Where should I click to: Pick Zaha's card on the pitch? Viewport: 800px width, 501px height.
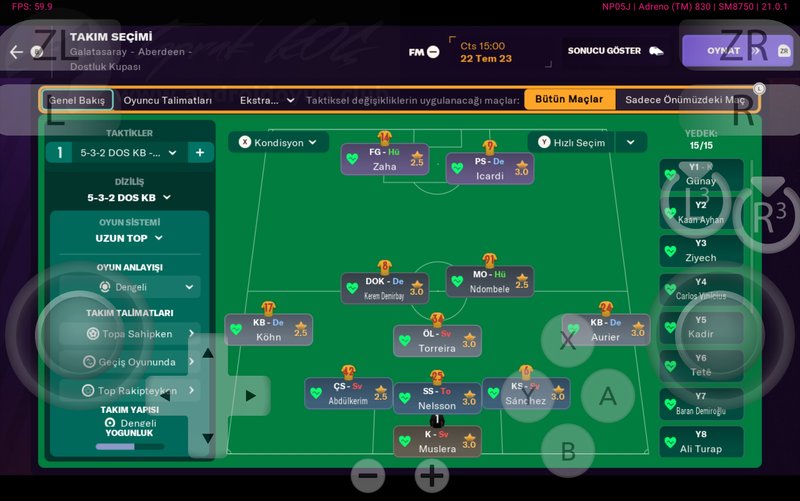click(385, 160)
